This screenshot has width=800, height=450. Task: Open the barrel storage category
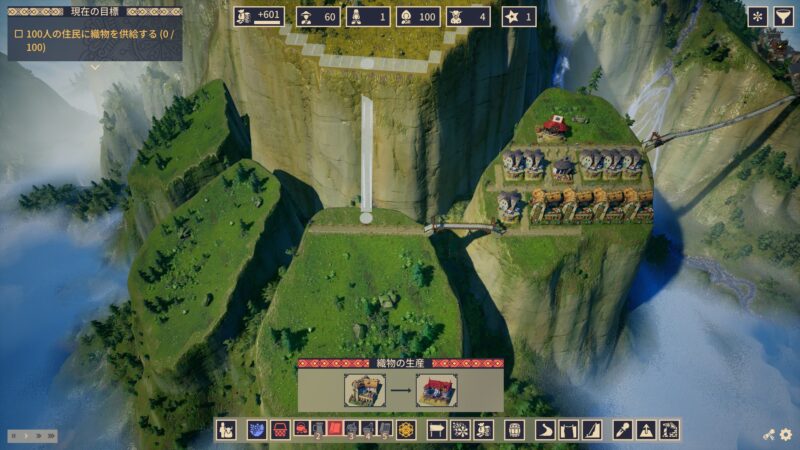[x=514, y=430]
